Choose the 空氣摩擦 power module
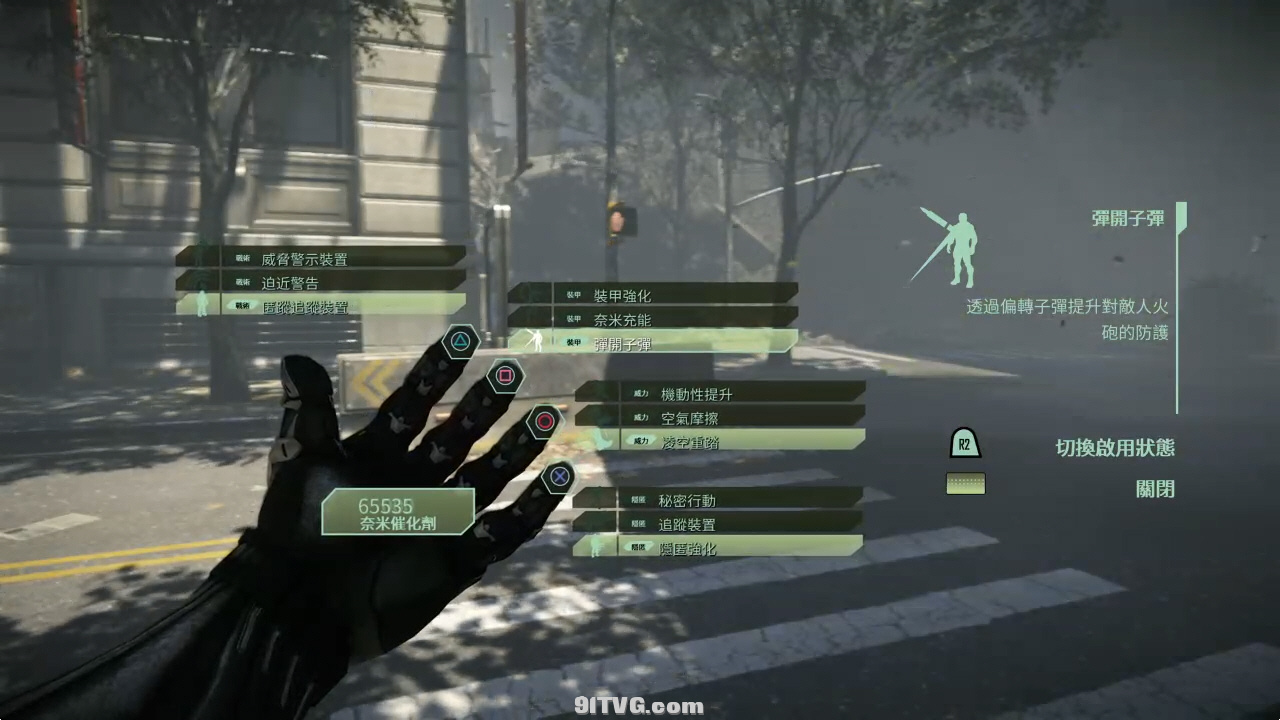 (720, 417)
